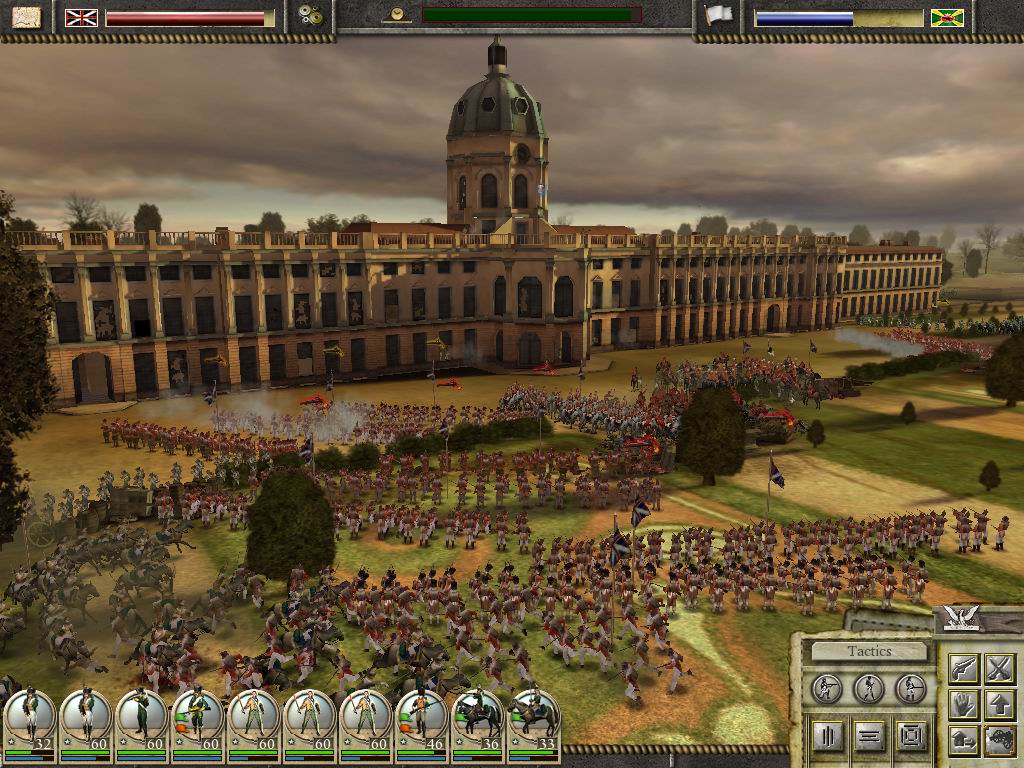
Task: Select the unit card showing 46 men
Action: pyautogui.click(x=421, y=716)
